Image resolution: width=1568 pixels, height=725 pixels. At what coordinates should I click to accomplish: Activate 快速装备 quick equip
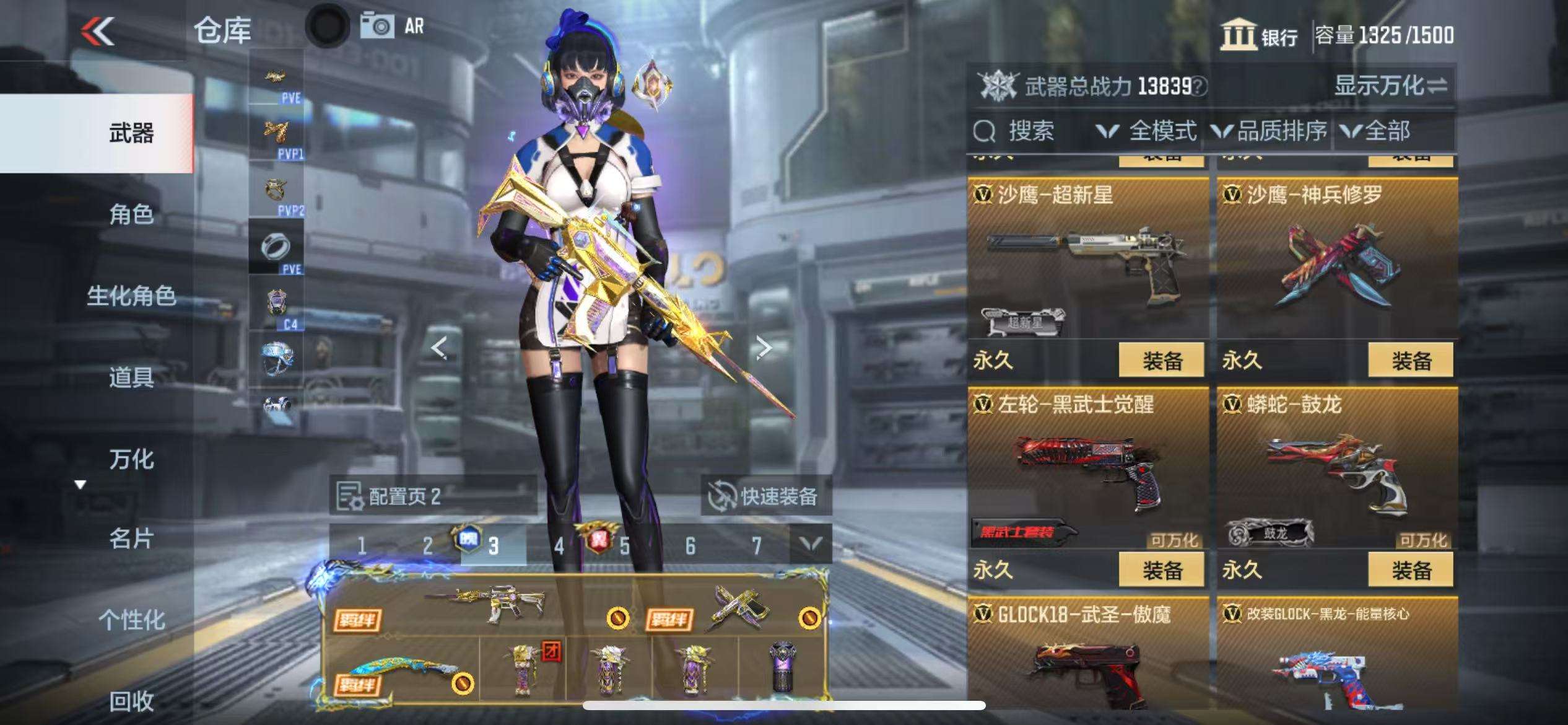click(765, 496)
